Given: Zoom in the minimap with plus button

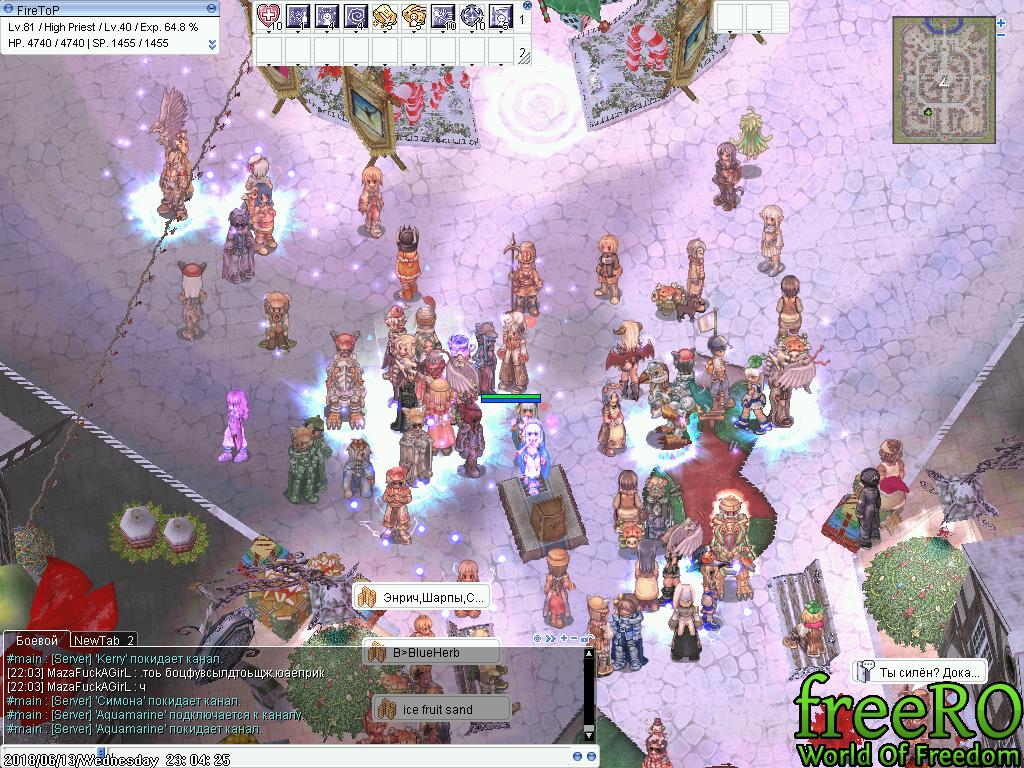Looking at the screenshot, I should [x=1001, y=22].
